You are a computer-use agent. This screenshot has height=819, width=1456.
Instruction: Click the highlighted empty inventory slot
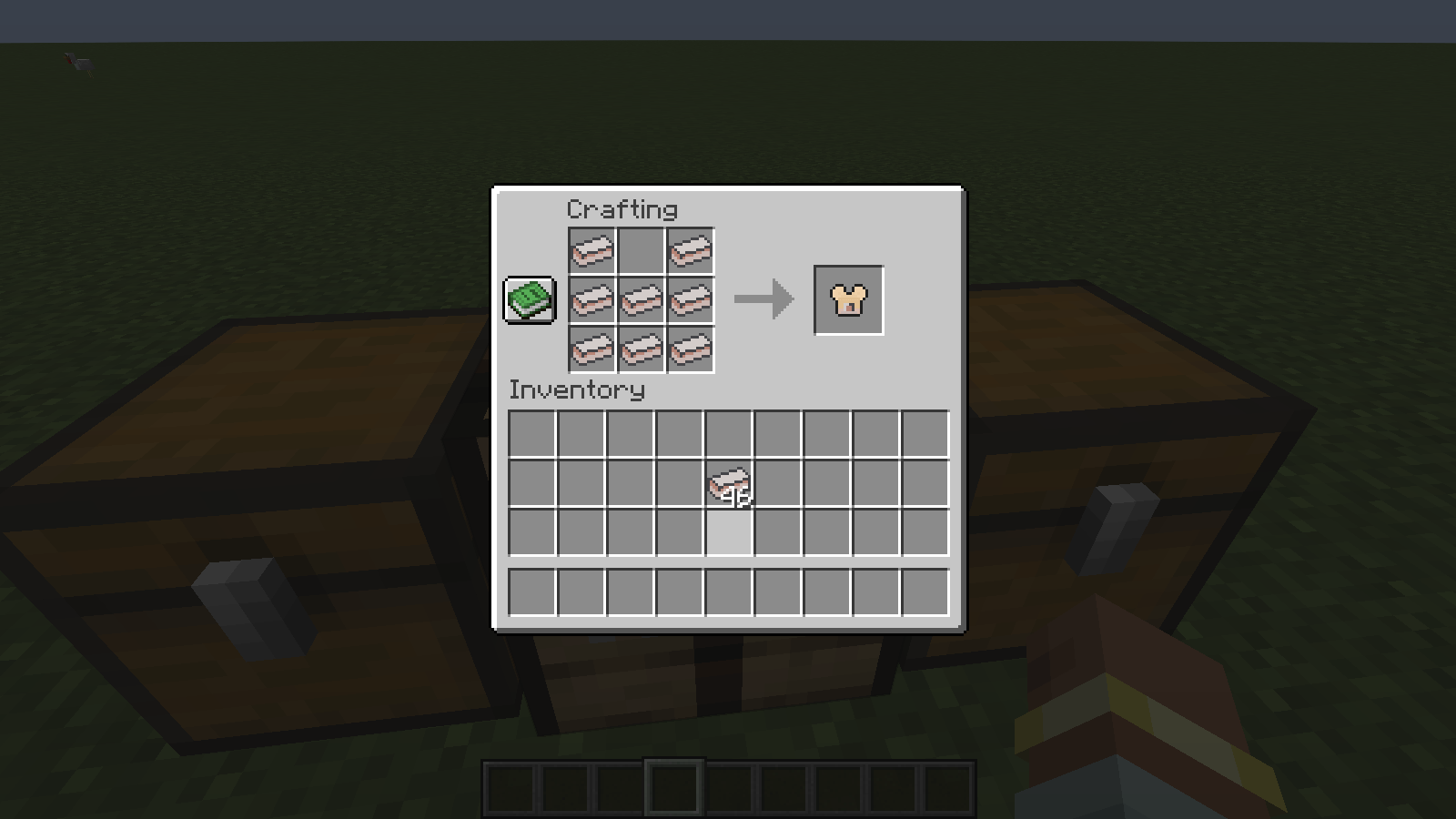730,532
